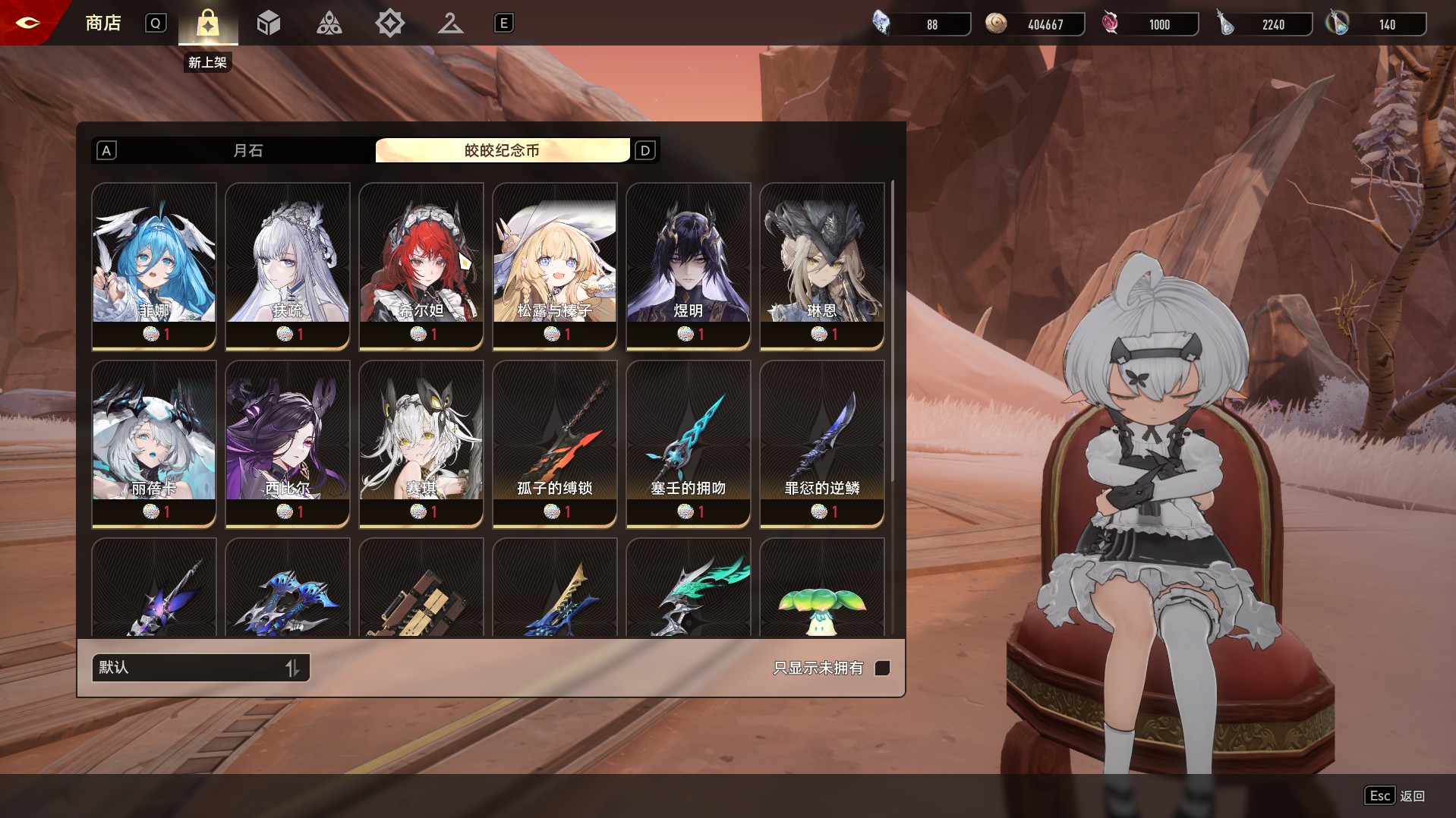
Task: Switch to the 月石 tab
Action: (x=247, y=150)
